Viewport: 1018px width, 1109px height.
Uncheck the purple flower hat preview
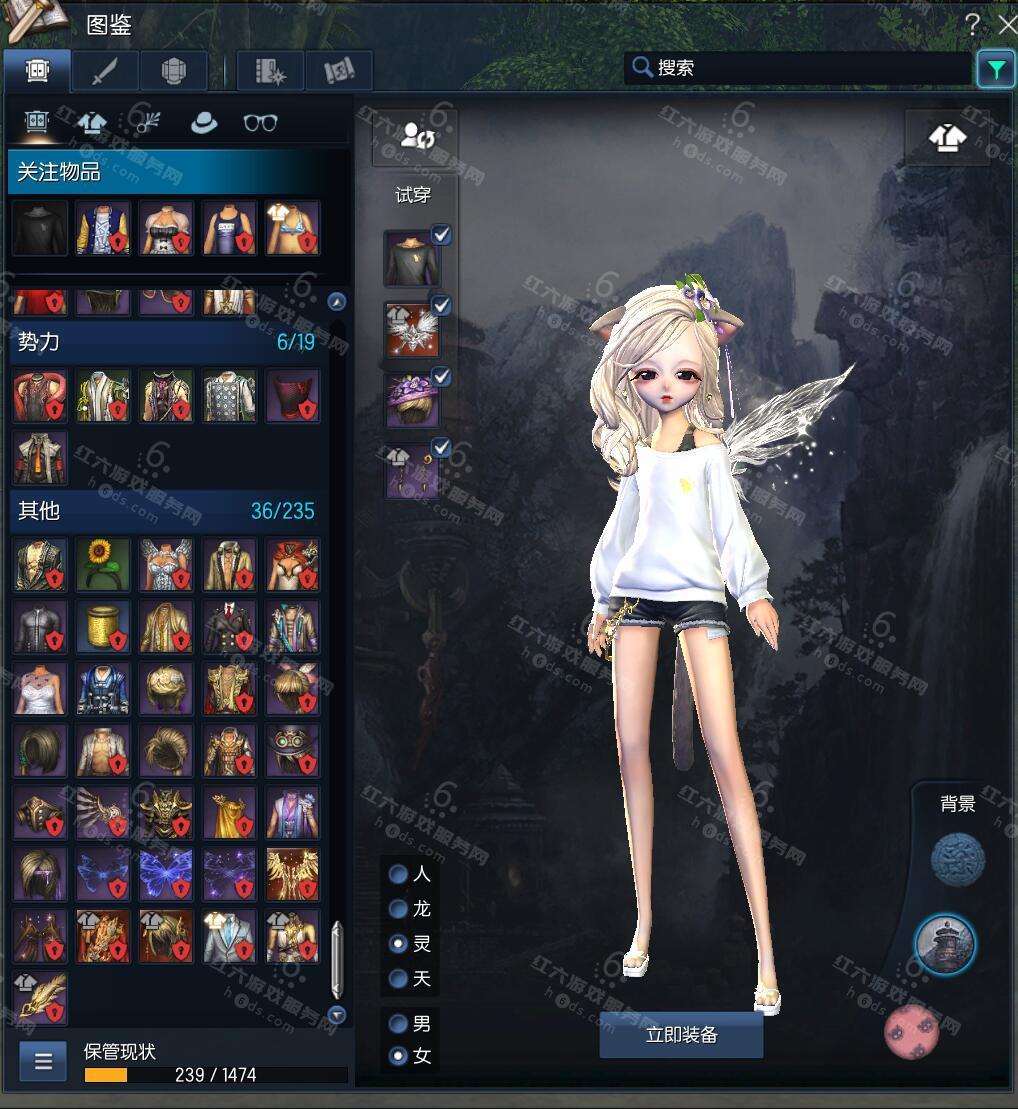tap(441, 377)
